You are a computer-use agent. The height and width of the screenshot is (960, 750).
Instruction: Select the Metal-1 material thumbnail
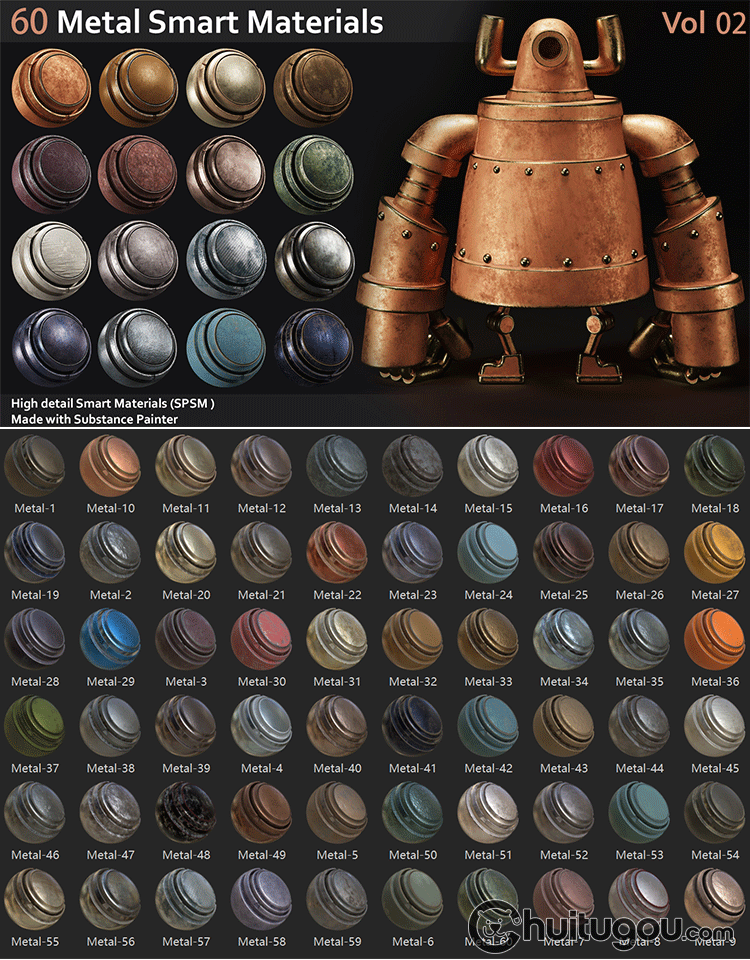click(x=35, y=466)
